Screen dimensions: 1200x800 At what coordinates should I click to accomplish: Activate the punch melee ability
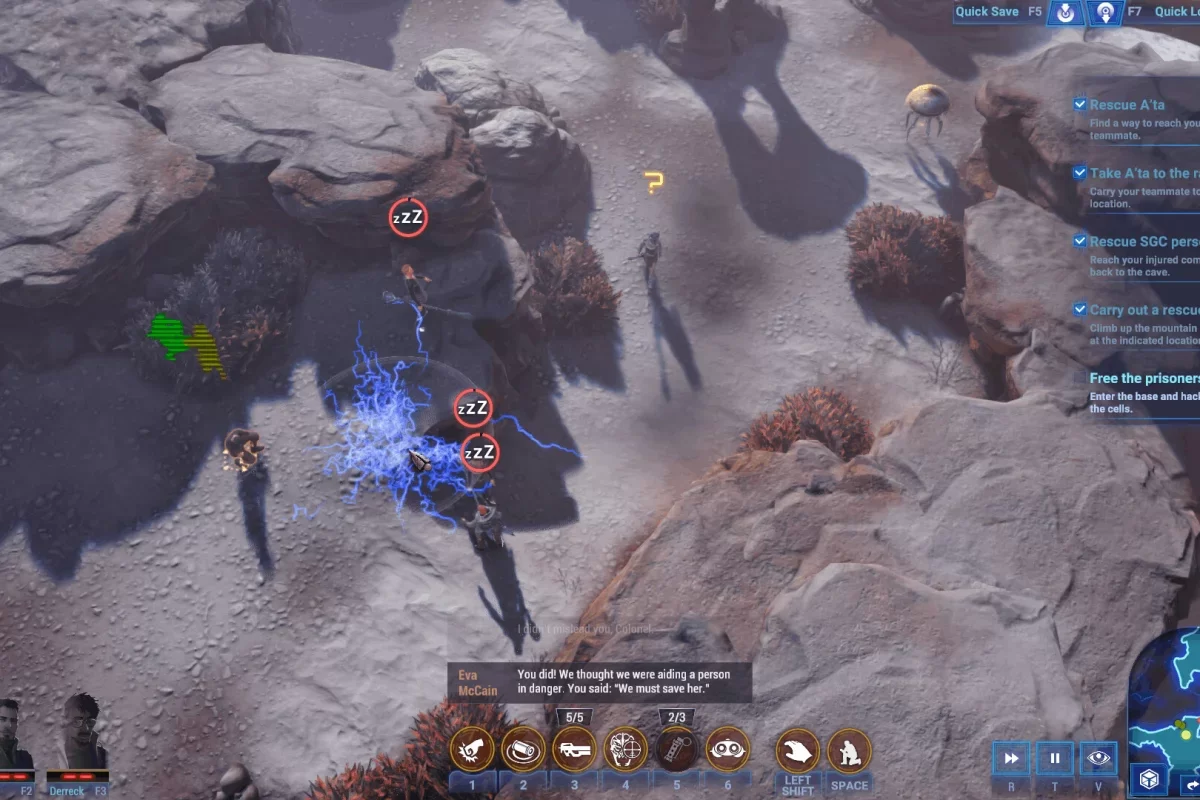[x=472, y=749]
